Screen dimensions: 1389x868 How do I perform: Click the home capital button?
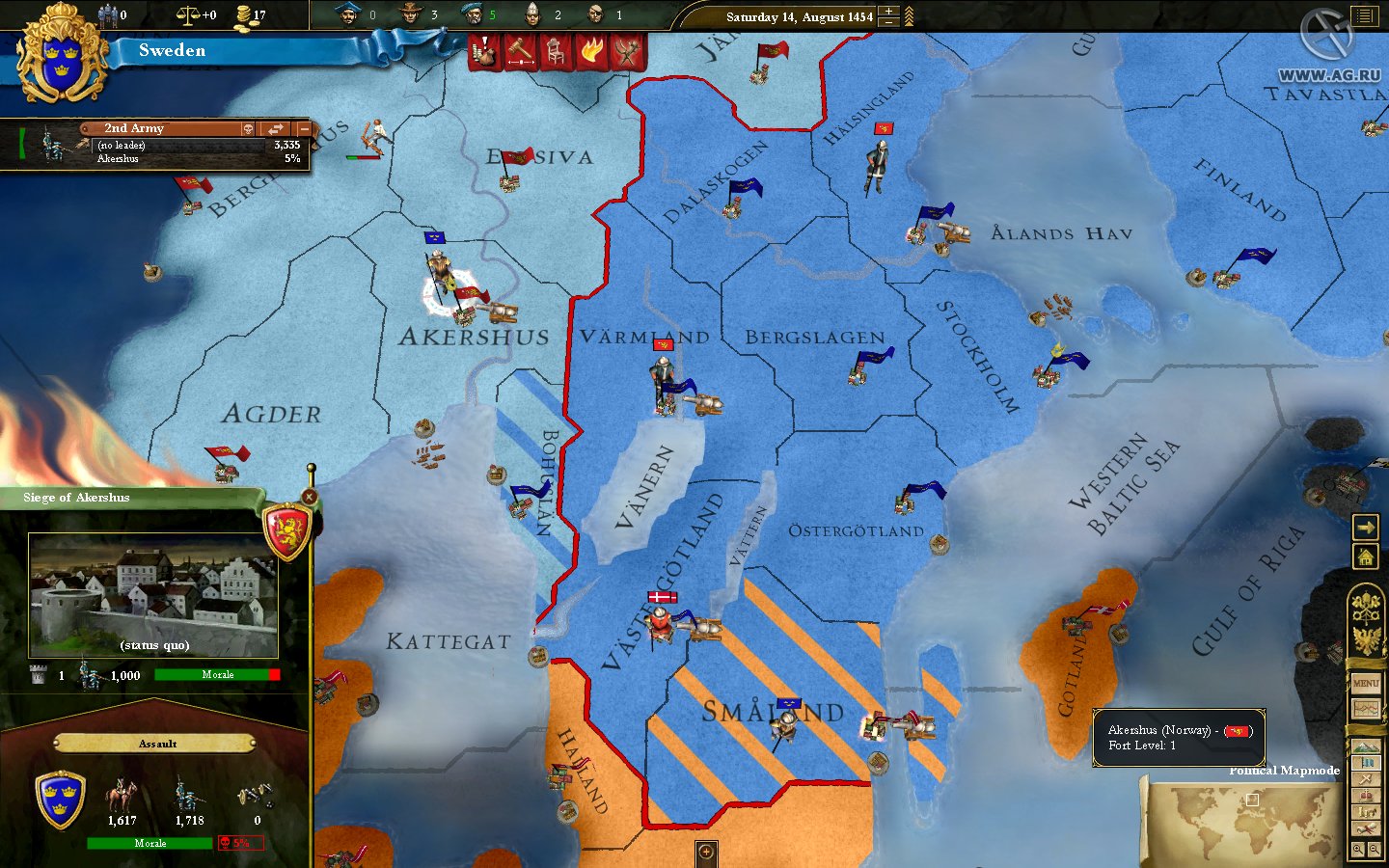point(1366,556)
